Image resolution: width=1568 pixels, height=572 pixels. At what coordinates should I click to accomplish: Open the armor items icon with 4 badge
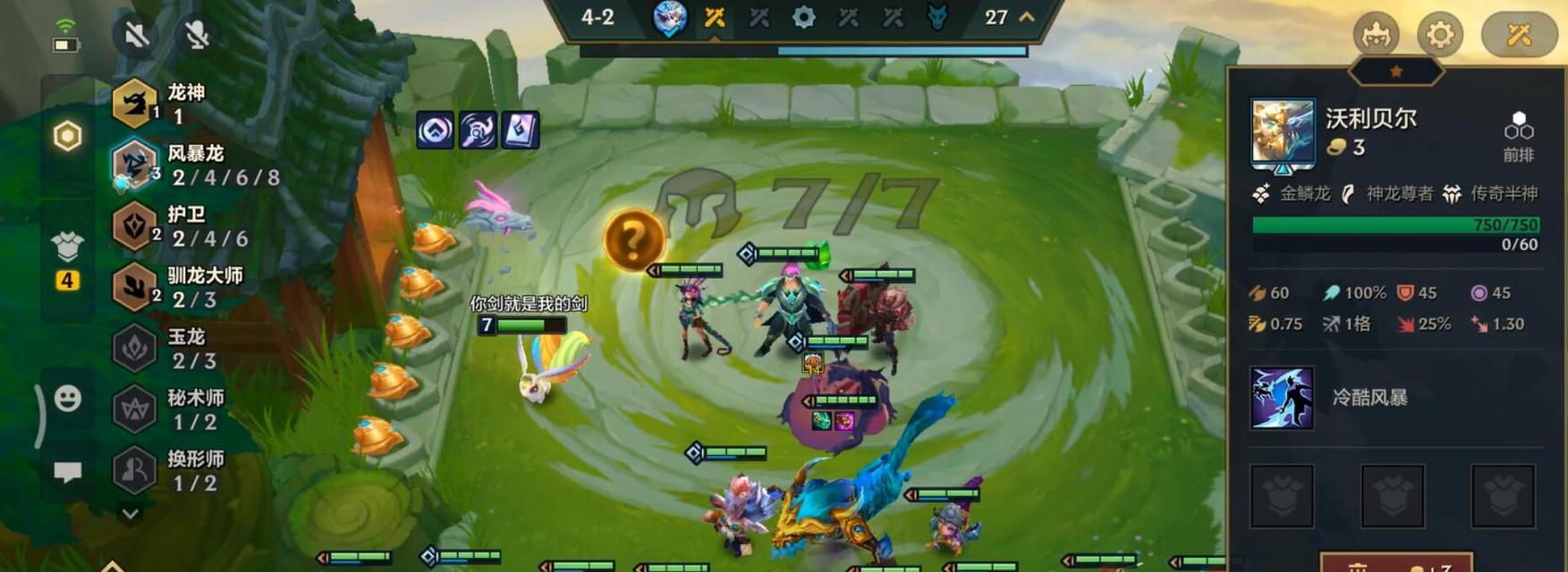(68, 248)
